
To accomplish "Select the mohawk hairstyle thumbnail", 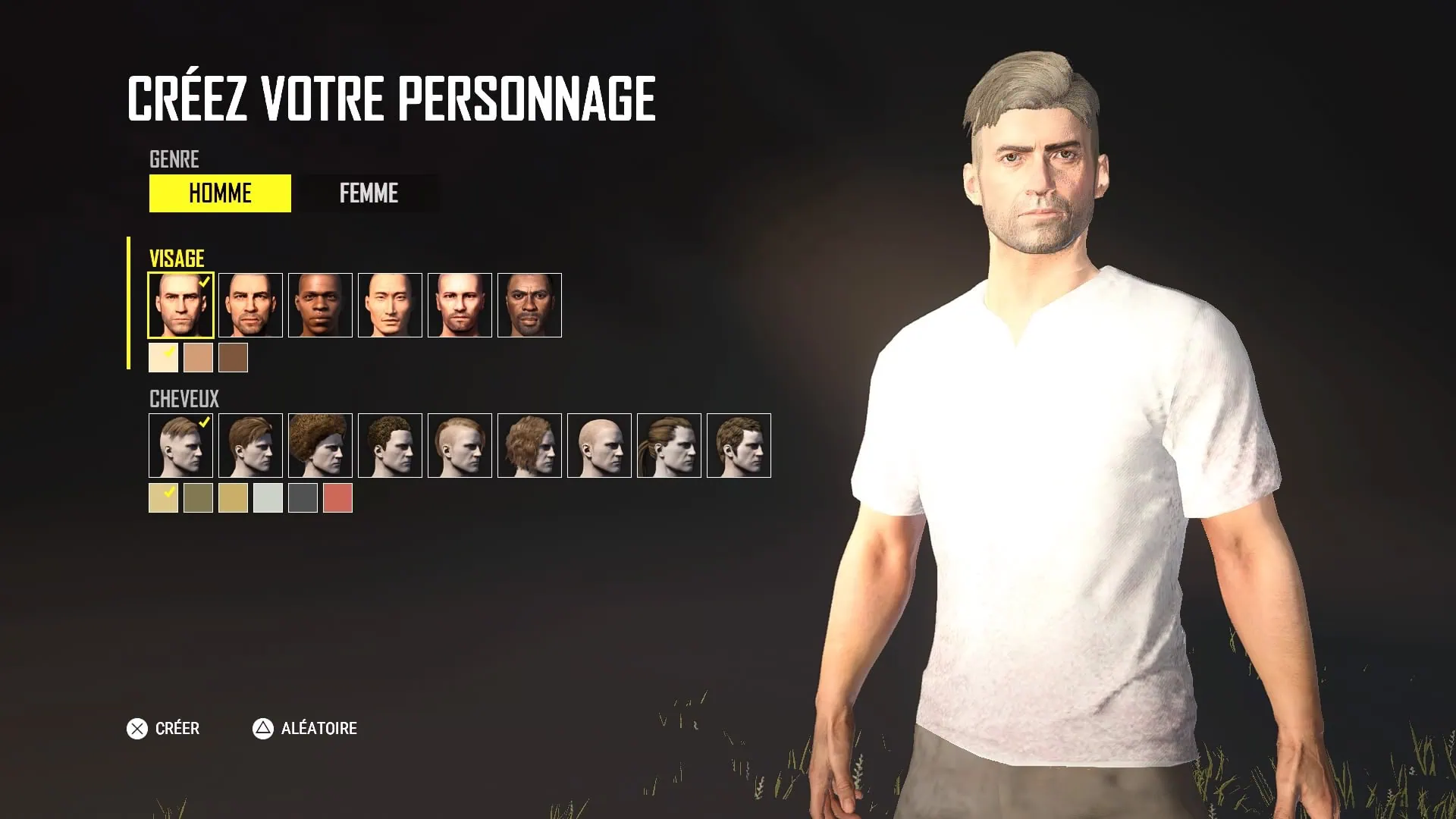I will [x=460, y=445].
